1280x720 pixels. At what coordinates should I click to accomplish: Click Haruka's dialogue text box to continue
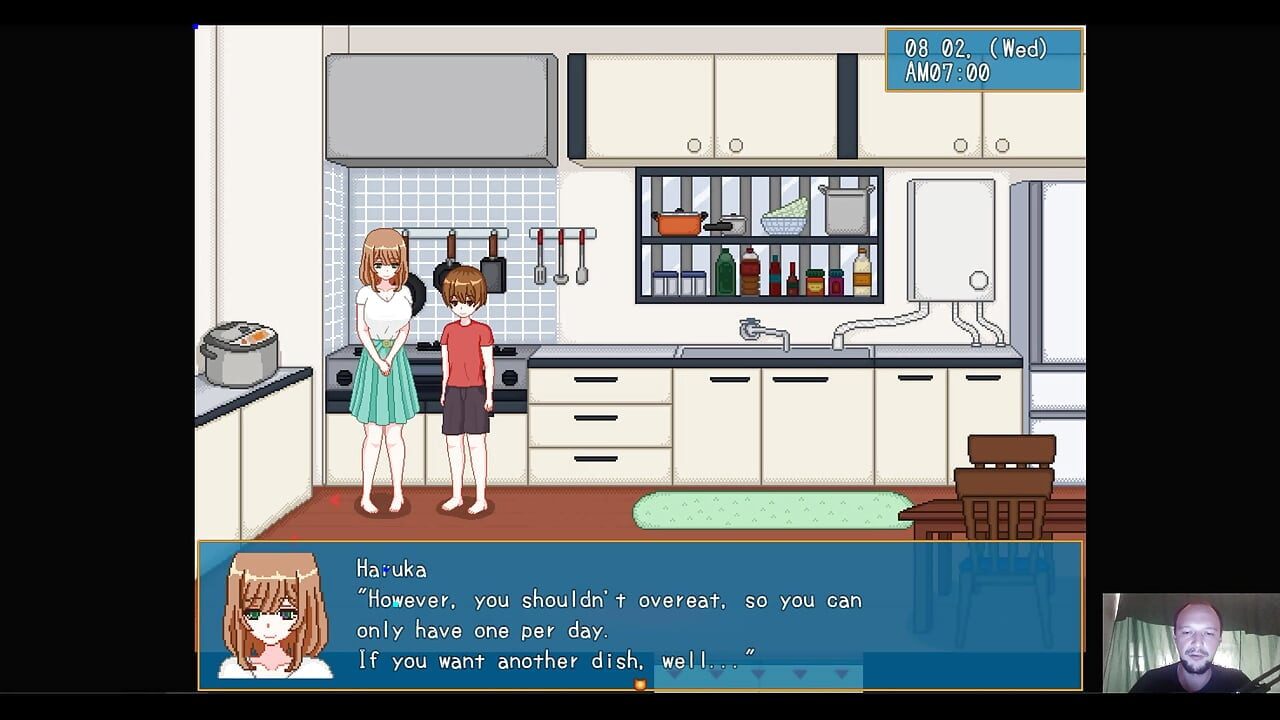tap(640, 615)
